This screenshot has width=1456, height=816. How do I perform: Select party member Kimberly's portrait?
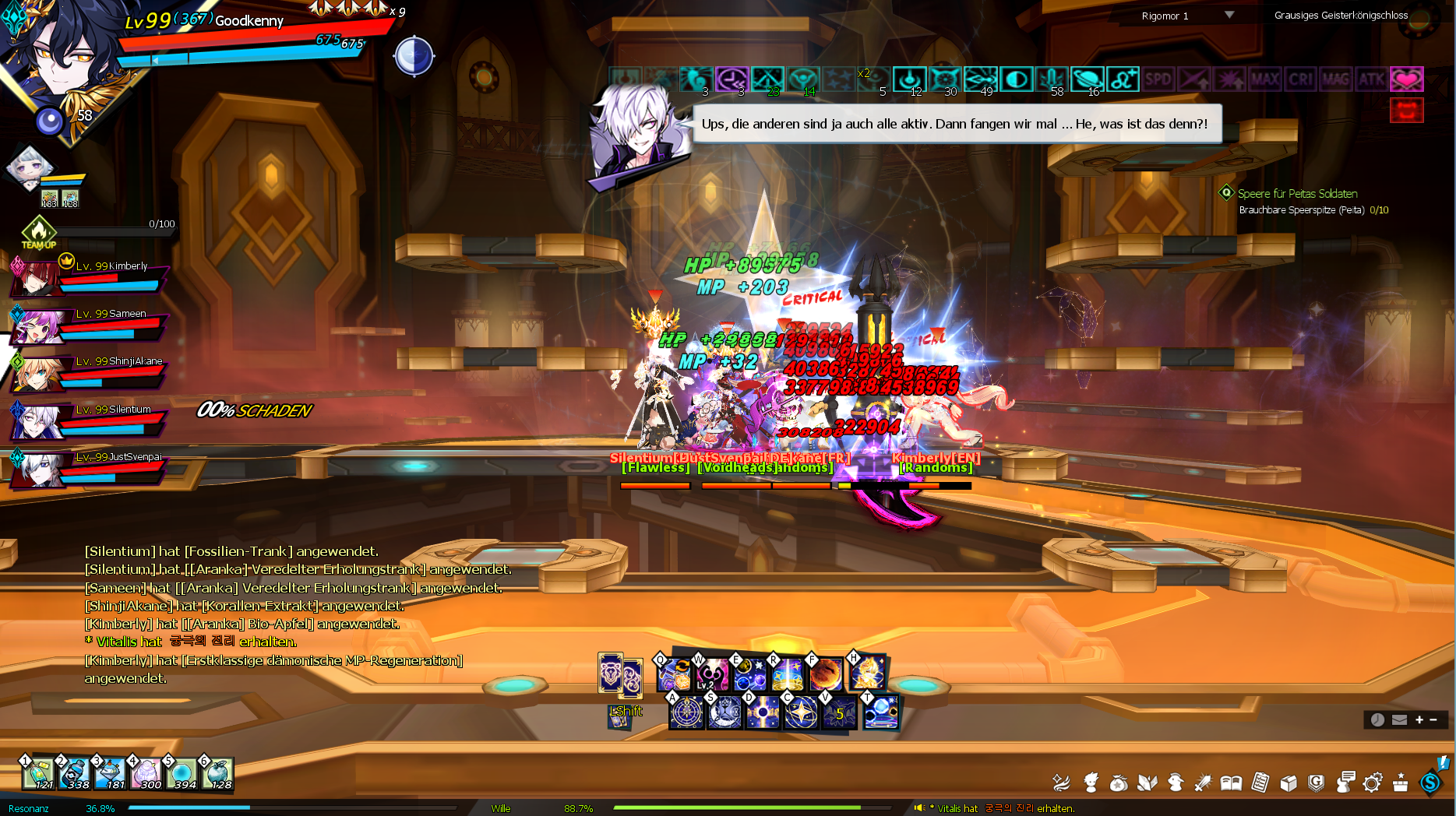coord(36,279)
